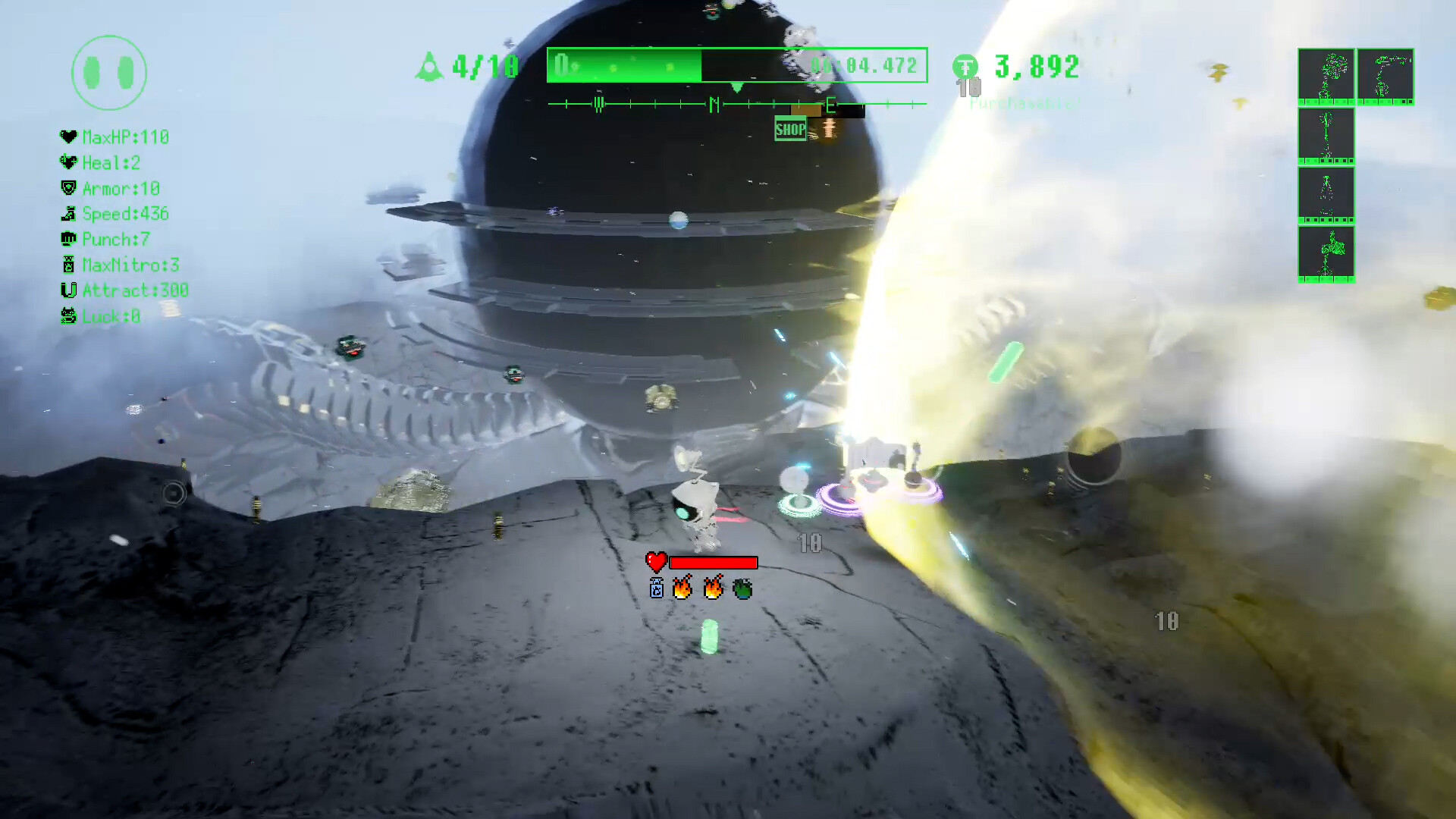Click the Purchasable label under the currency
The width and height of the screenshot is (1456, 819).
coord(1022,105)
